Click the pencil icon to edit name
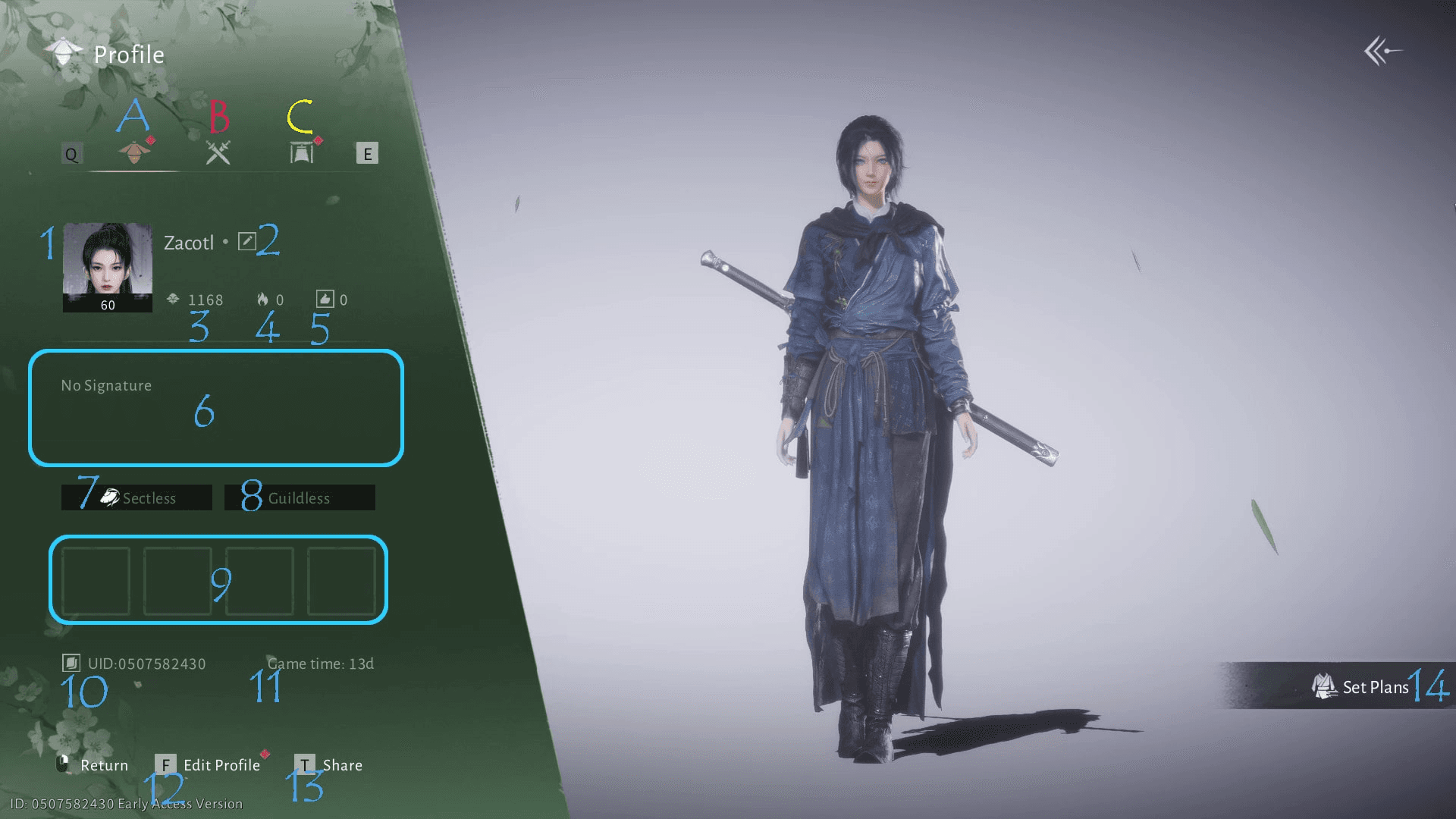 pyautogui.click(x=246, y=240)
